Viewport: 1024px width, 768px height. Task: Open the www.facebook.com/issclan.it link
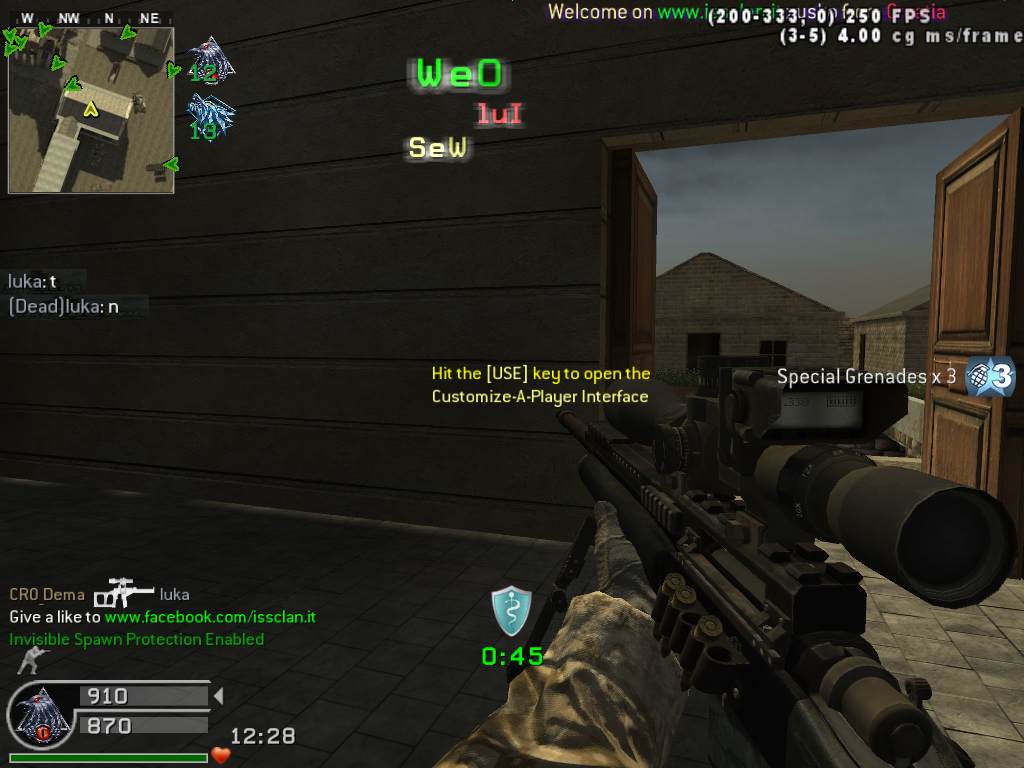[x=210, y=617]
